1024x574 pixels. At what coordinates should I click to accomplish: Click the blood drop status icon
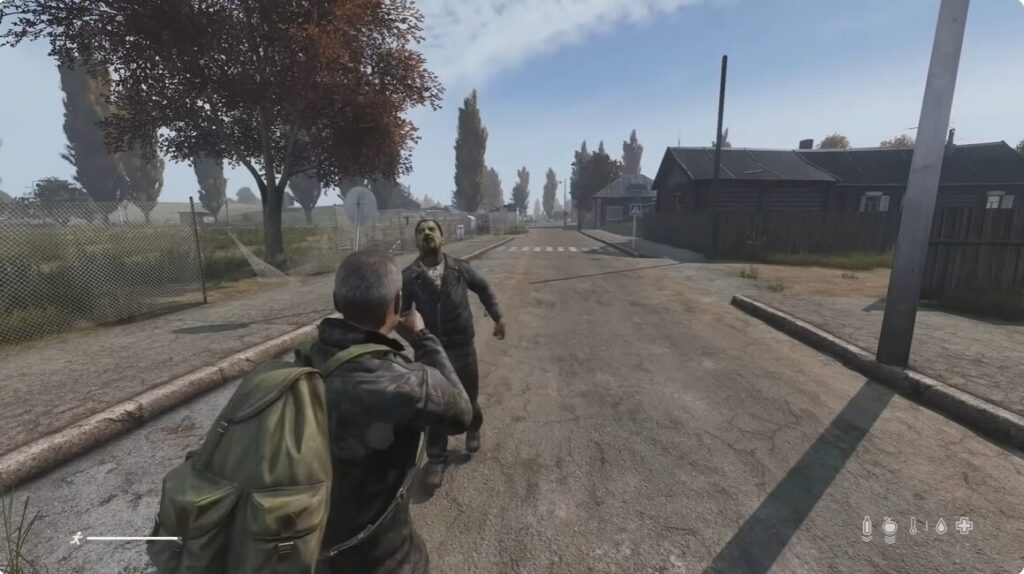click(940, 526)
